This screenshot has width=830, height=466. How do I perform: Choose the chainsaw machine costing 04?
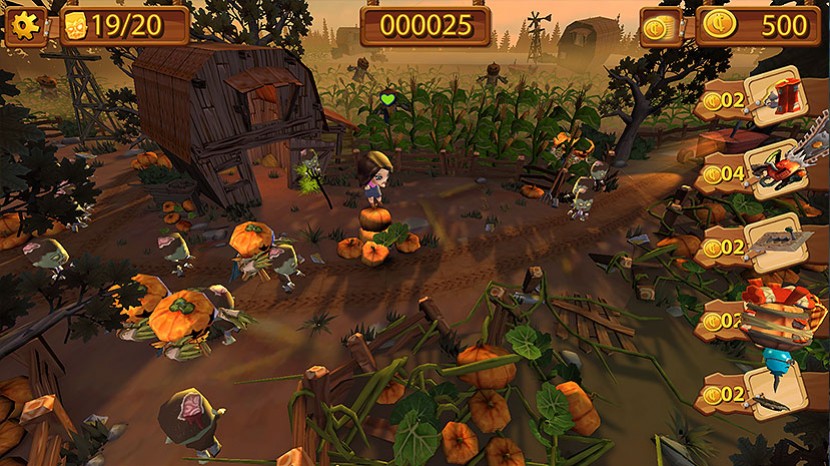[775, 170]
